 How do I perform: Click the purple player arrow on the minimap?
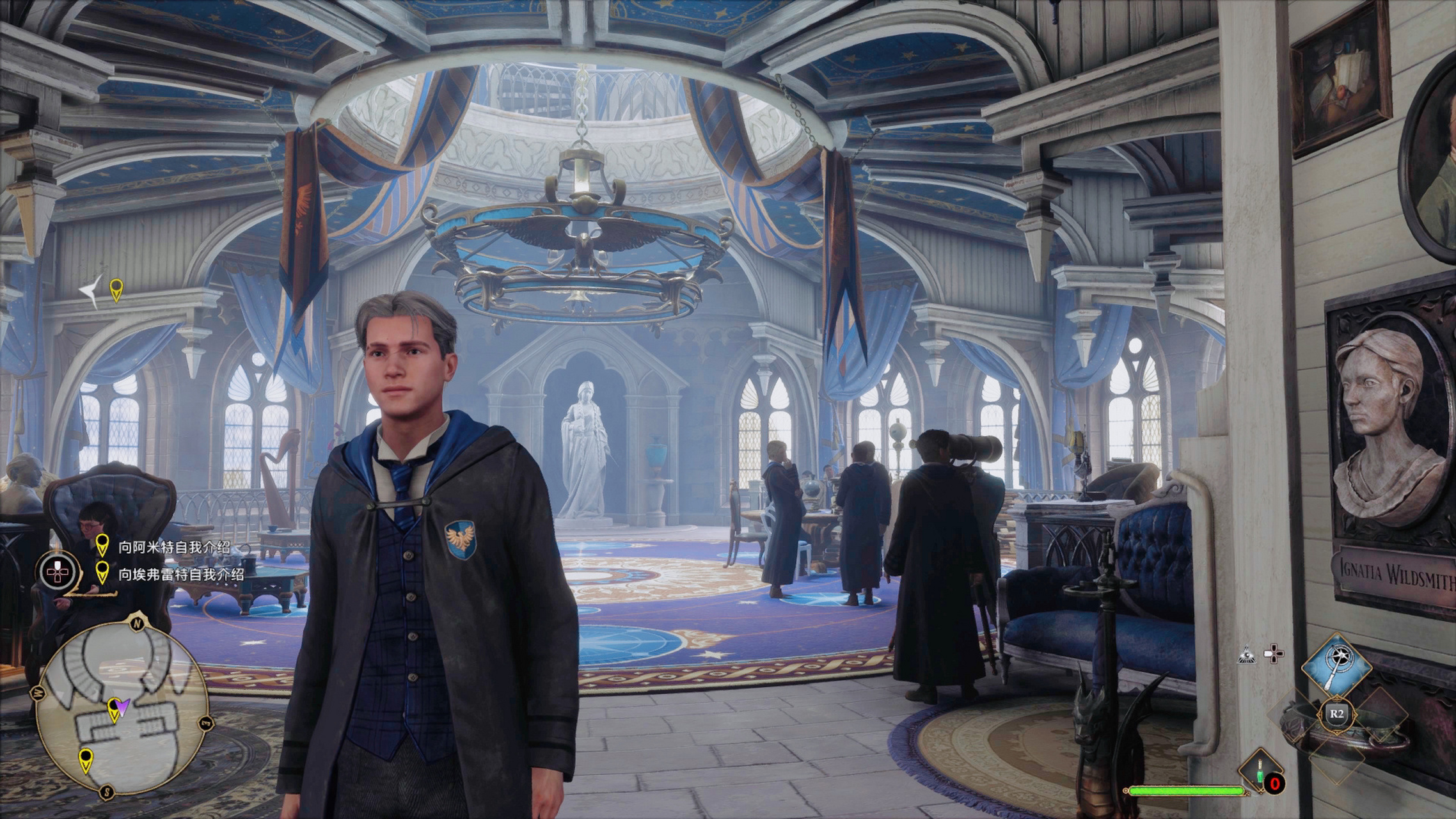tap(123, 705)
